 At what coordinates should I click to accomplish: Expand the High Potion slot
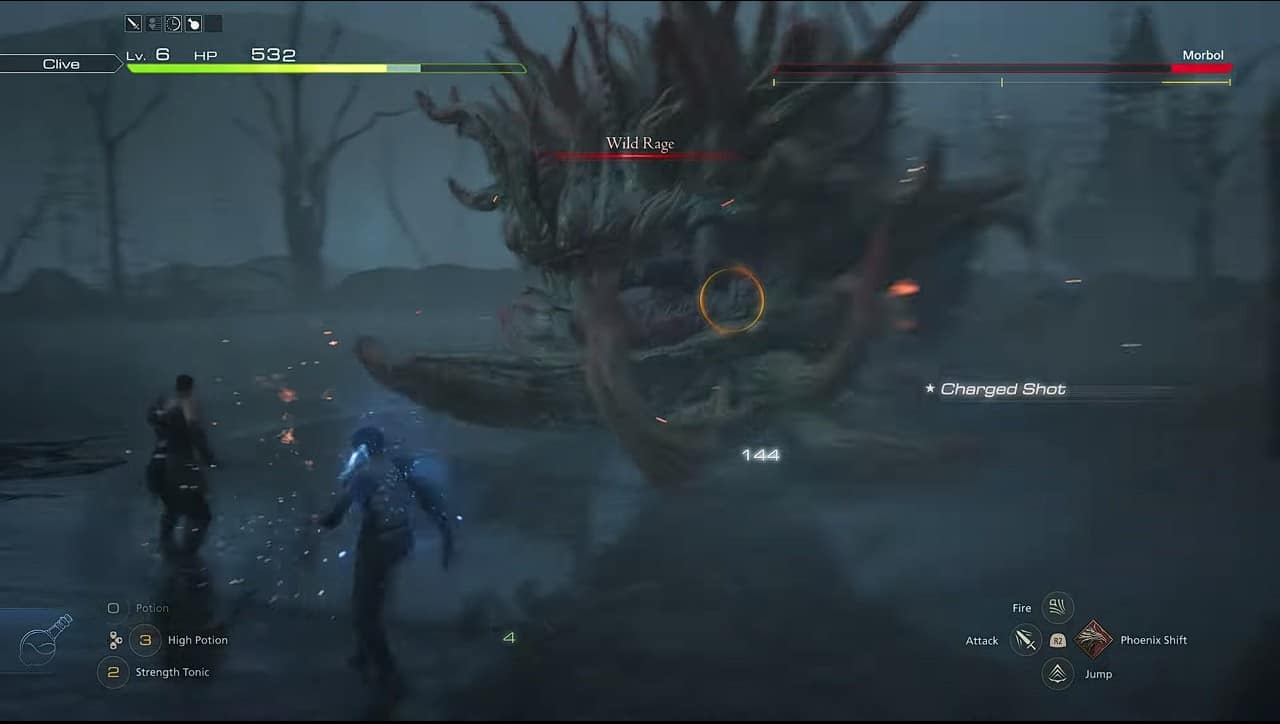coord(145,640)
